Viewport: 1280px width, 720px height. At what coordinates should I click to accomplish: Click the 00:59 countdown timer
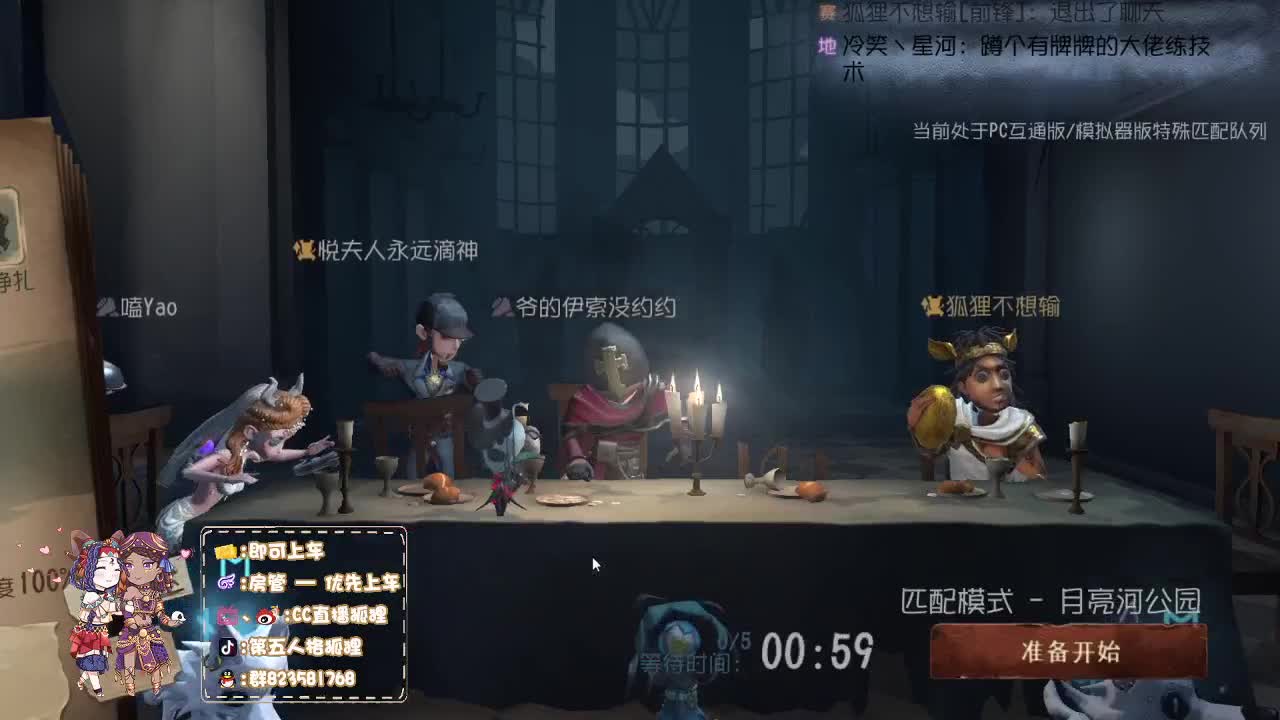click(815, 651)
